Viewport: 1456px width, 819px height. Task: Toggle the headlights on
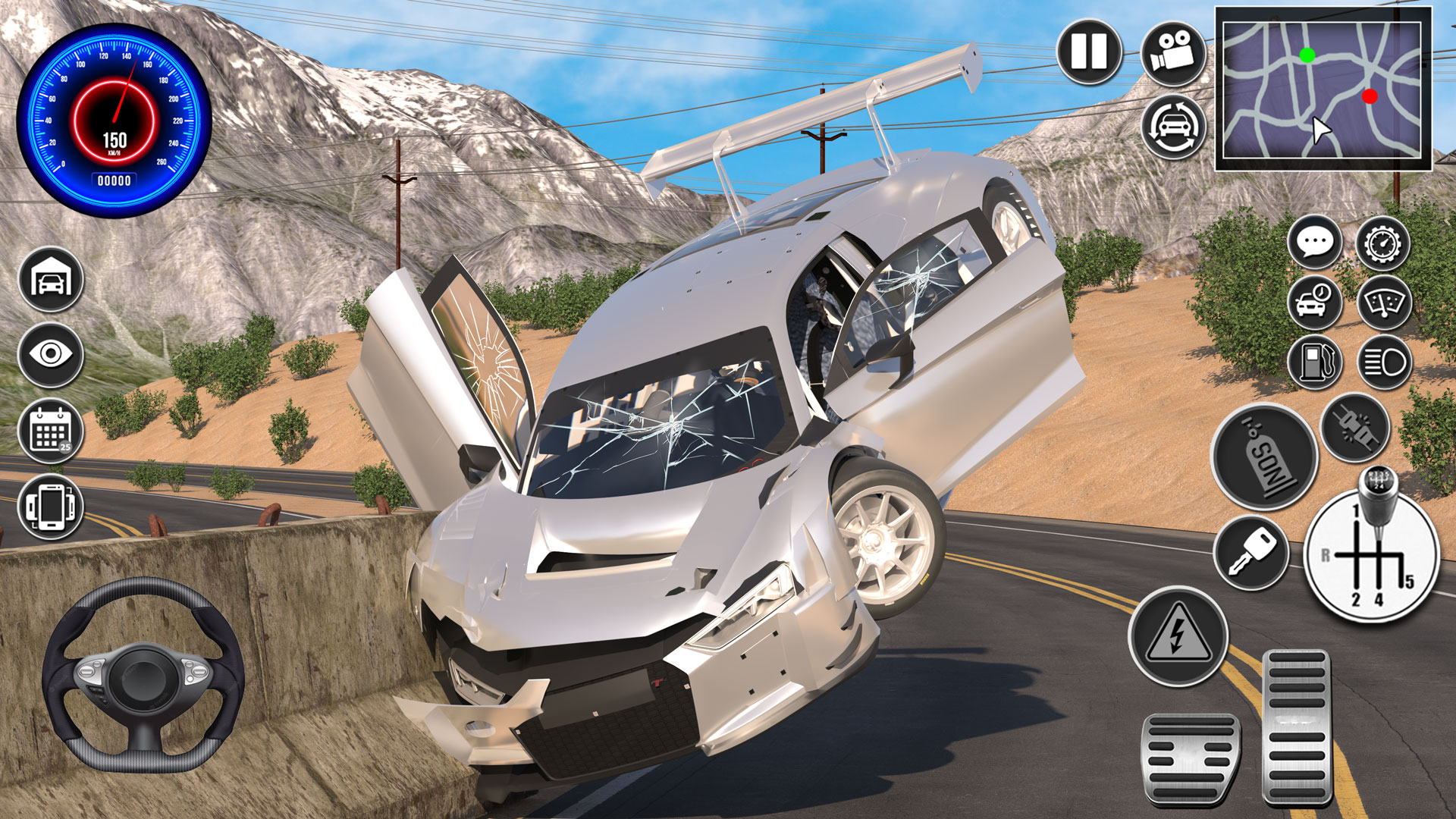coord(1384,362)
